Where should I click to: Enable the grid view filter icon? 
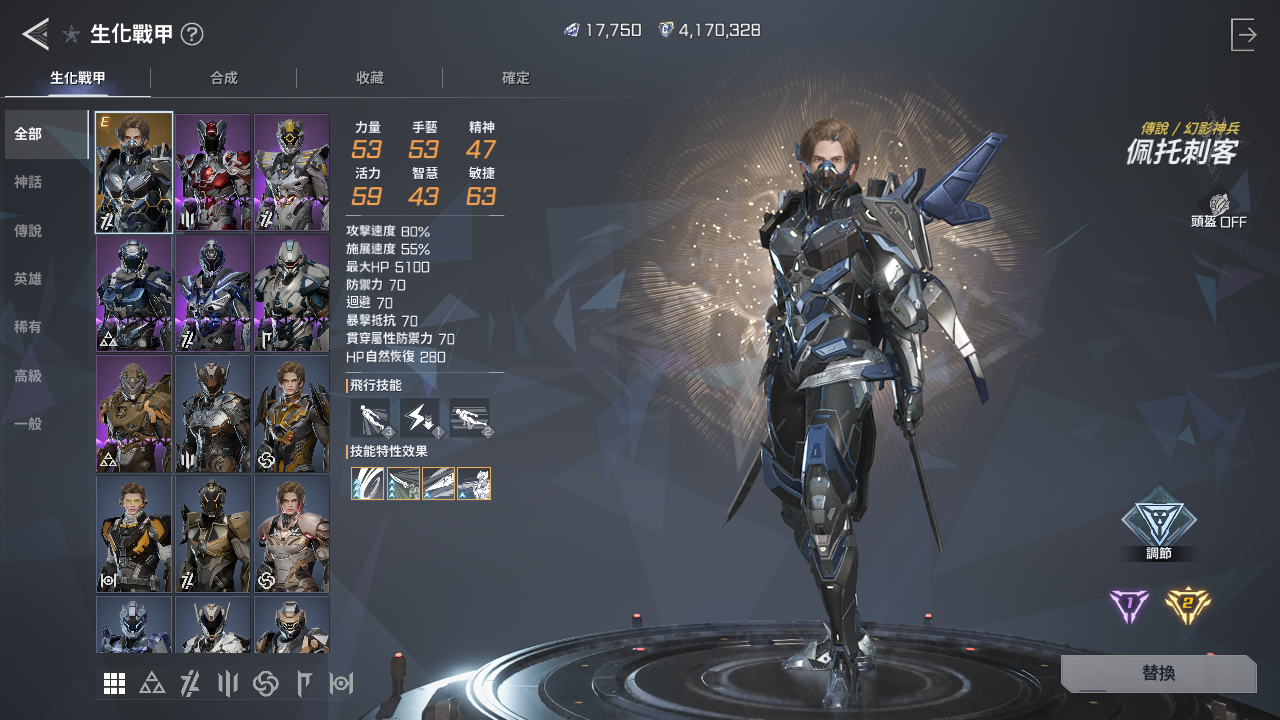114,683
